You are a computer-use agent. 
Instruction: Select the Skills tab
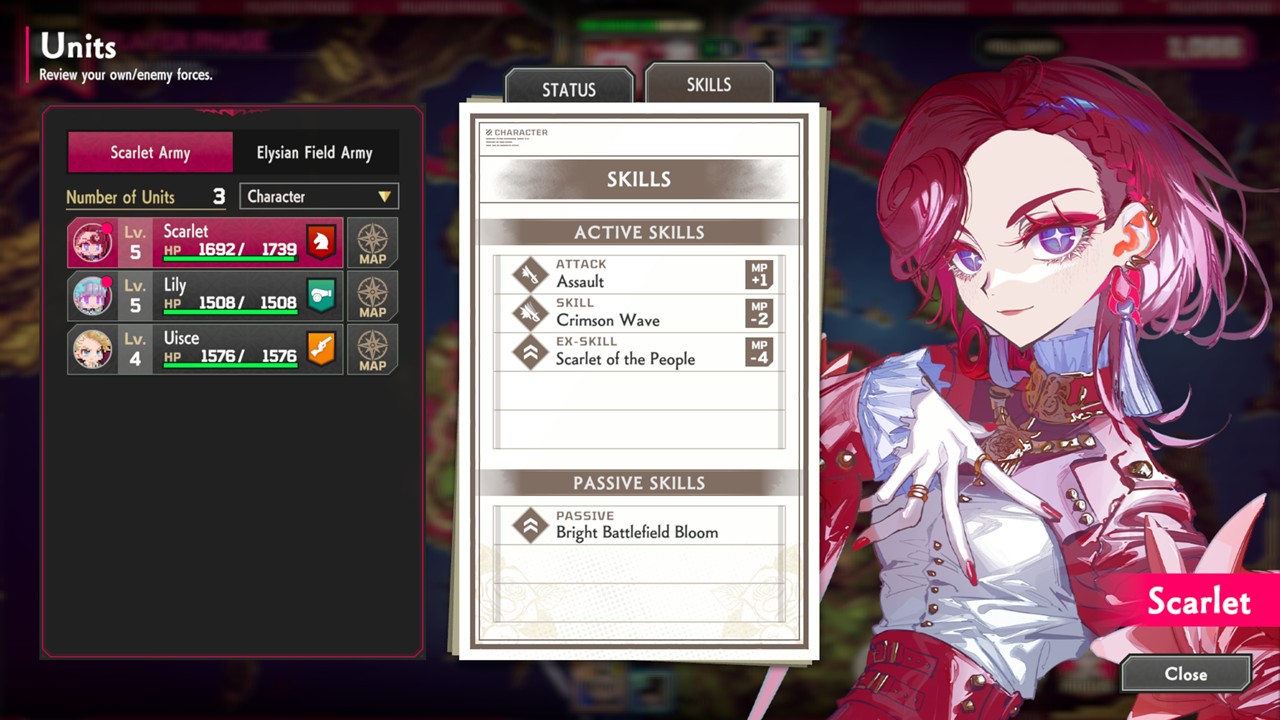pos(708,85)
